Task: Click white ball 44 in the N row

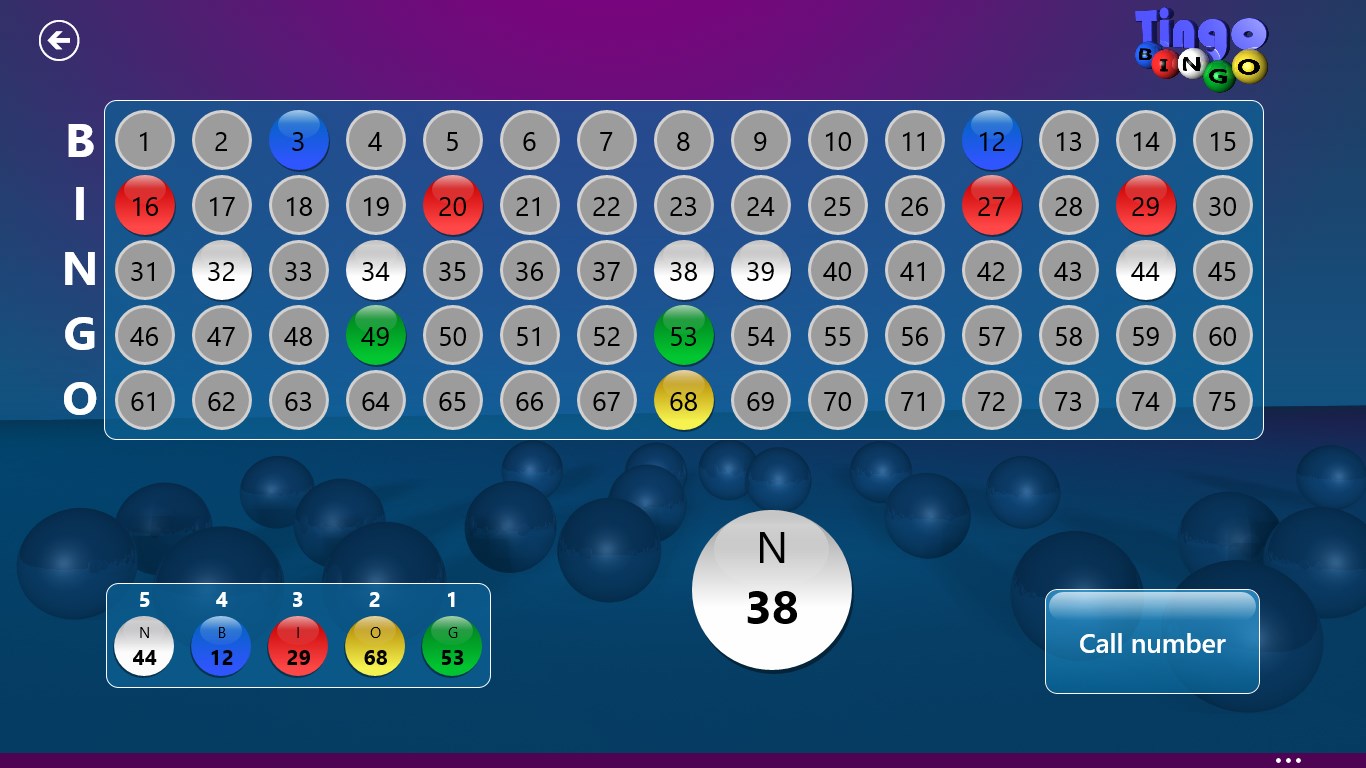Action: [x=1146, y=271]
